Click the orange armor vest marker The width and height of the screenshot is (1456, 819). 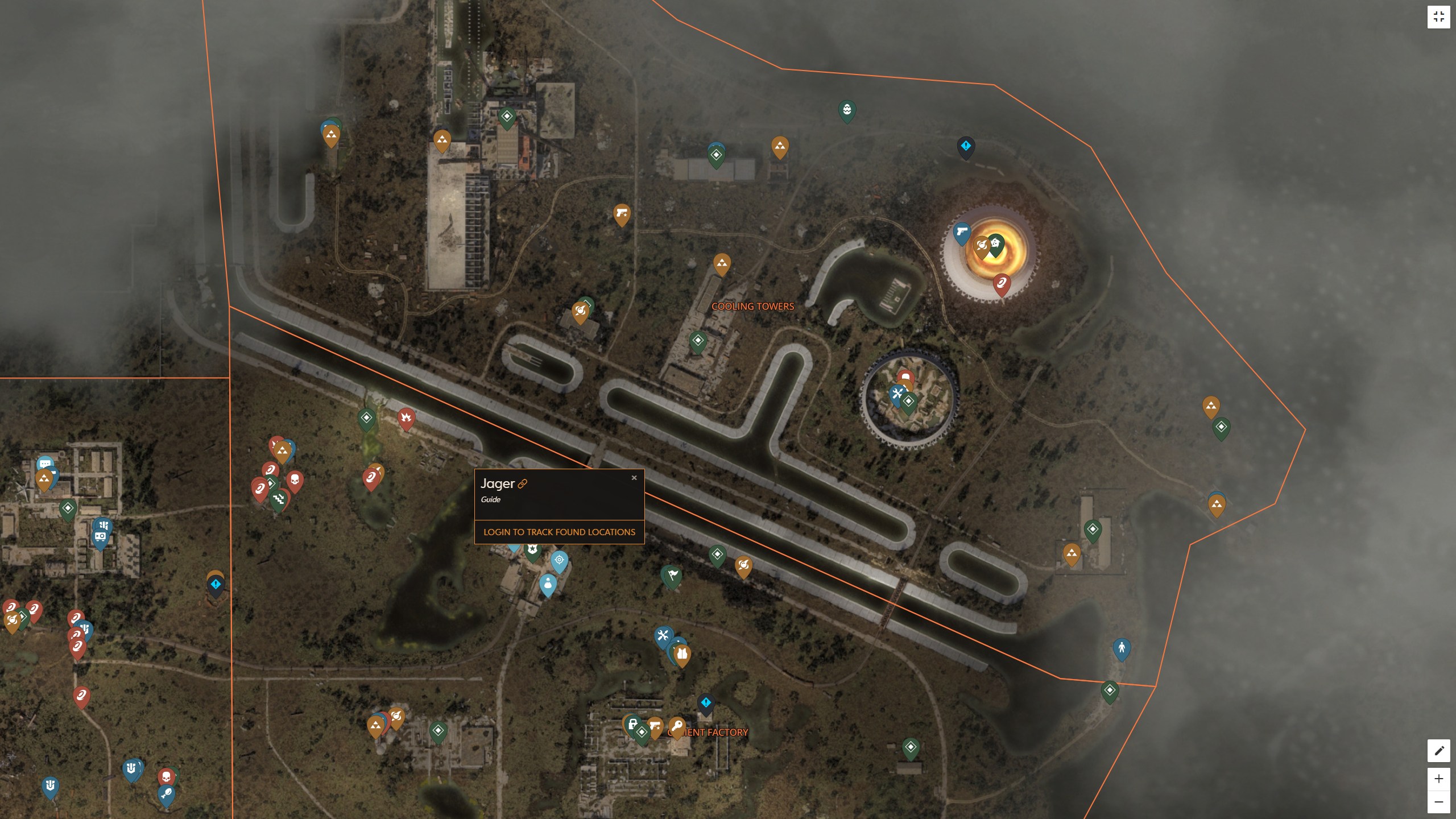click(682, 654)
